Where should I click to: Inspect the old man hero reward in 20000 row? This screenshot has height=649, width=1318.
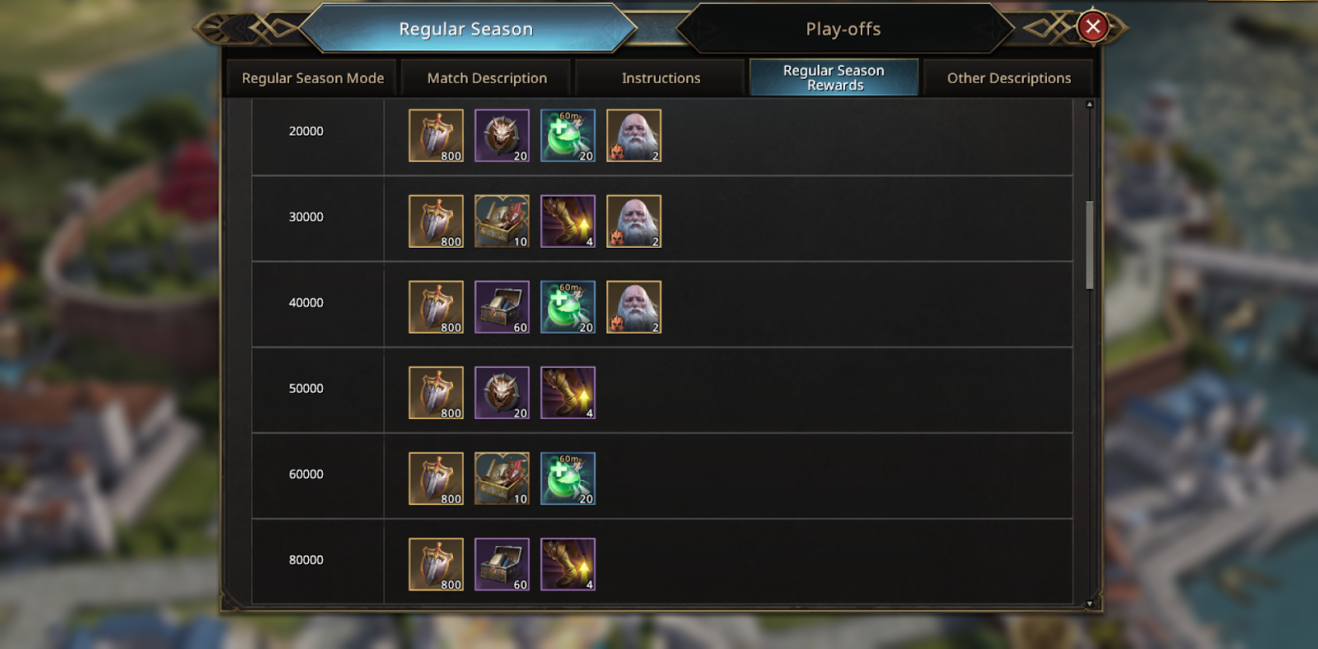pyautogui.click(x=634, y=136)
